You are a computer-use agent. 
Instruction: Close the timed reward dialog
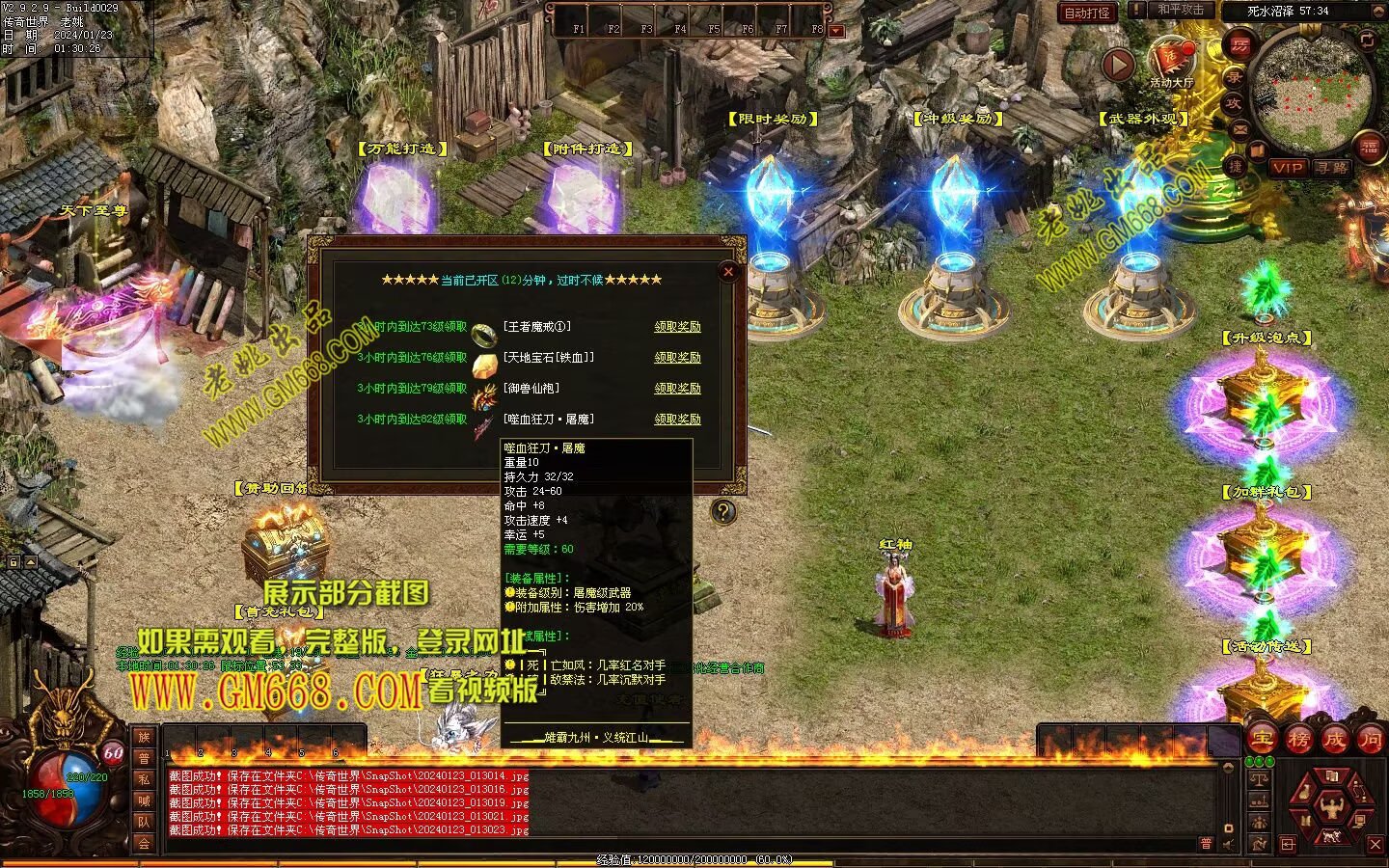point(728,272)
